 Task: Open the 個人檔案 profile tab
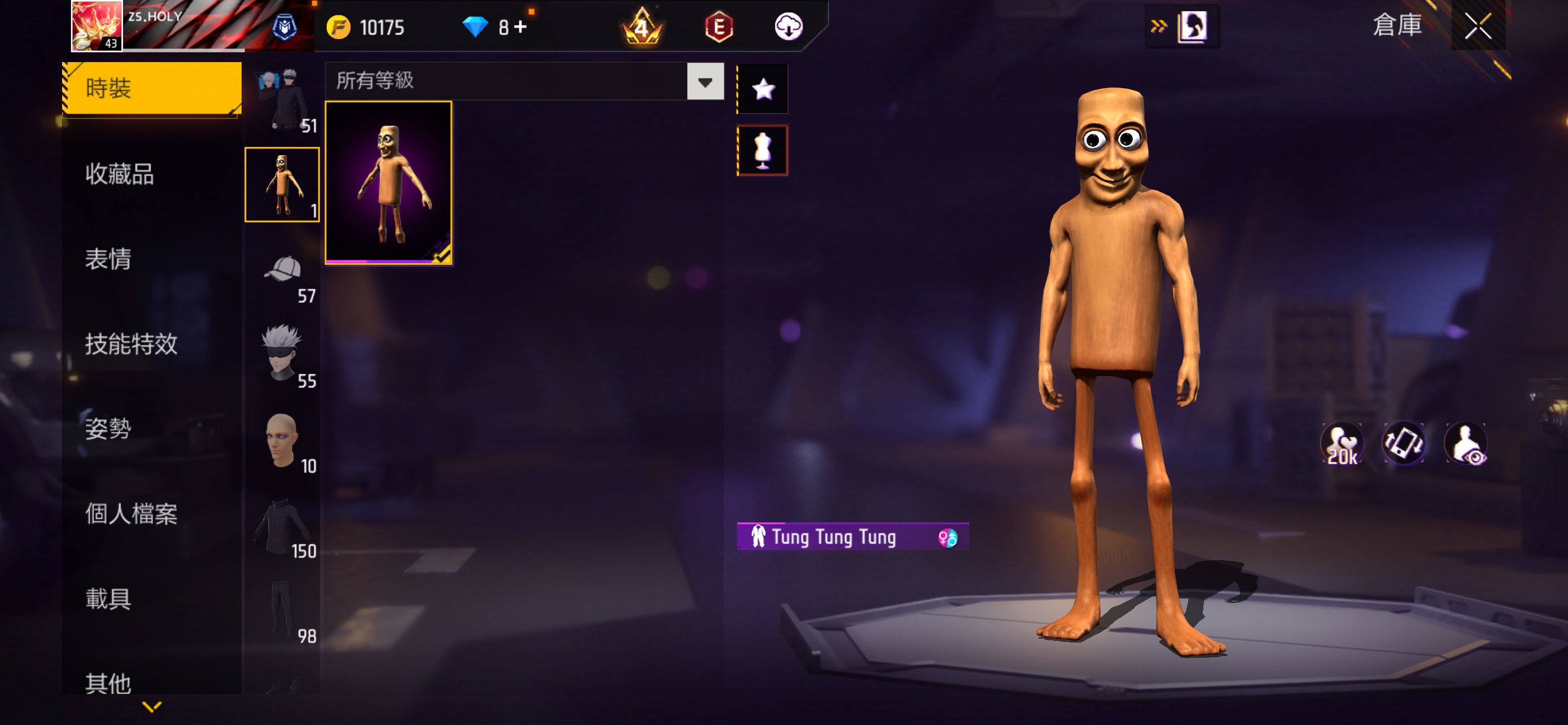click(x=131, y=514)
